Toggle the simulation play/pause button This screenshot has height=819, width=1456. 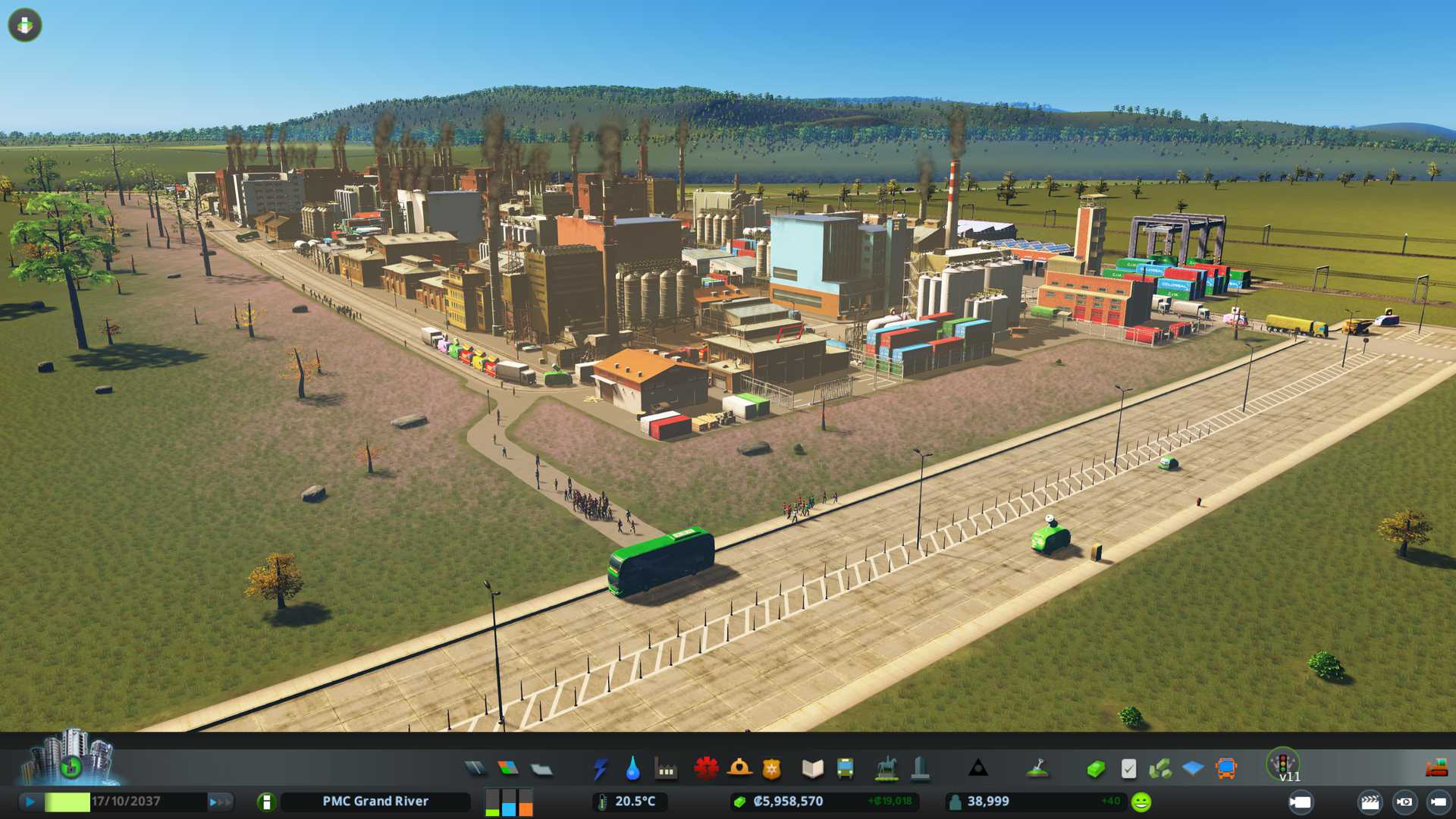tap(30, 802)
